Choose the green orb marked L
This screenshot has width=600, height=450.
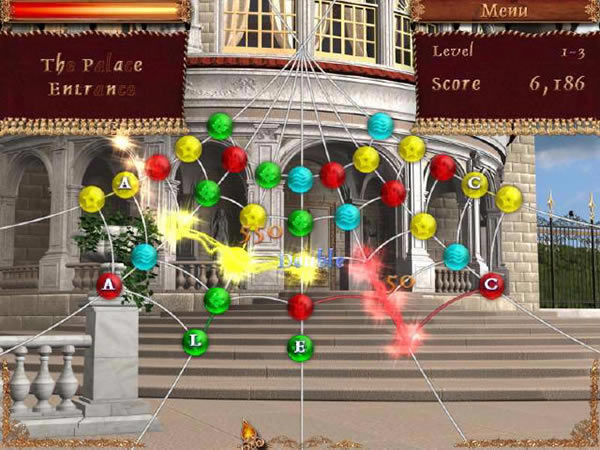tap(196, 342)
